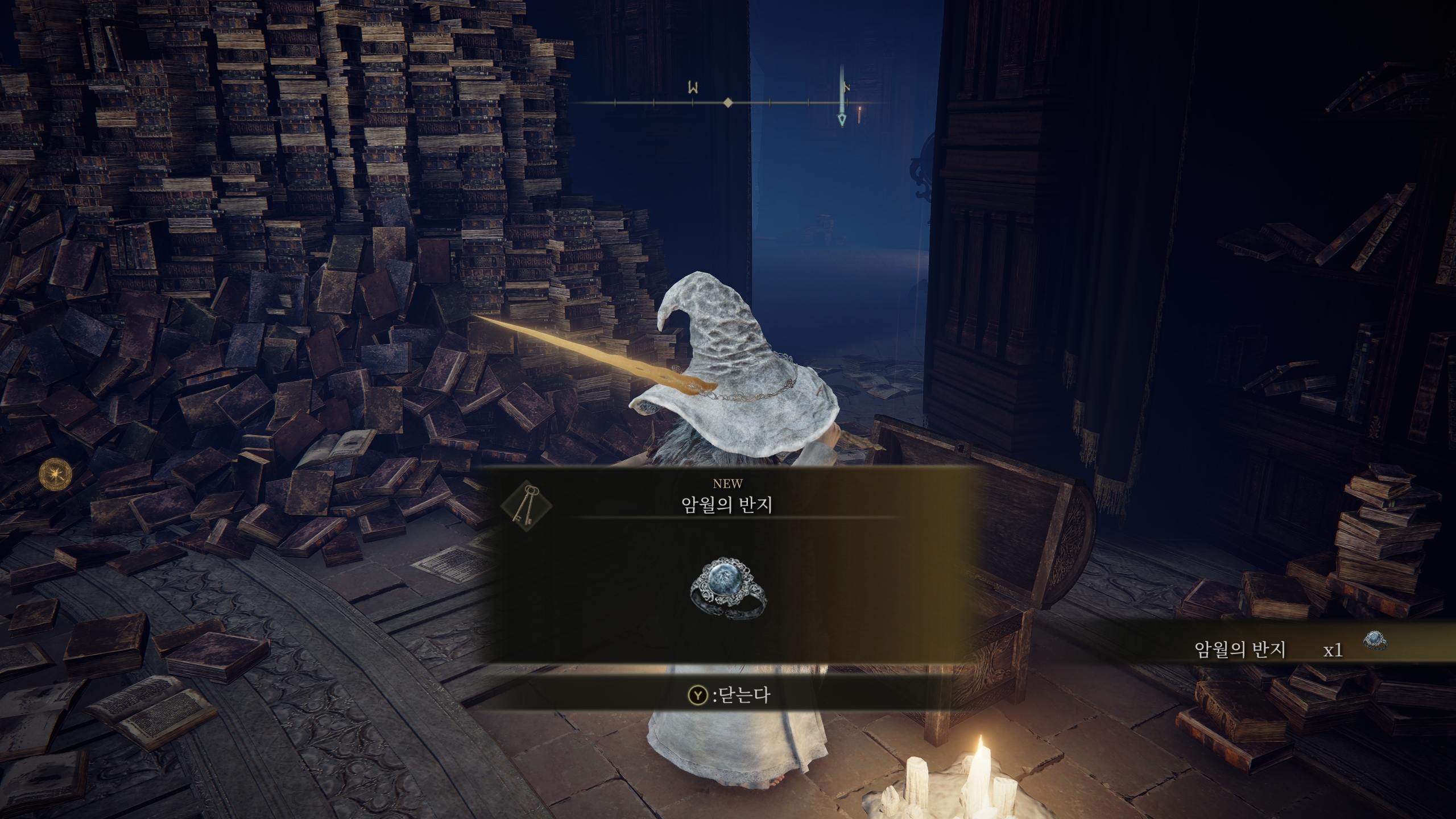Click the W cardinal marker on the compass
Image resolution: width=1456 pixels, height=819 pixels.
coord(693,88)
